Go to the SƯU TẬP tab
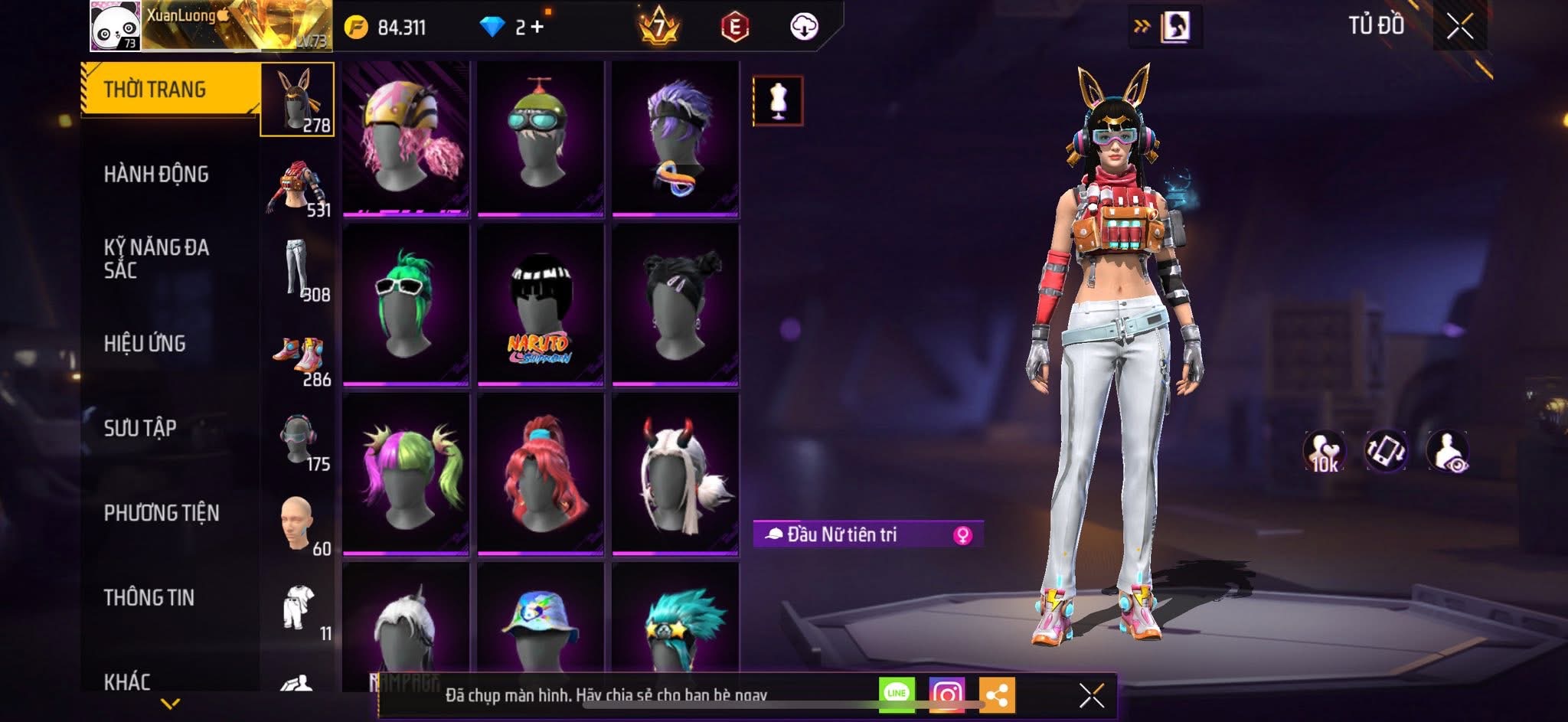 point(141,428)
